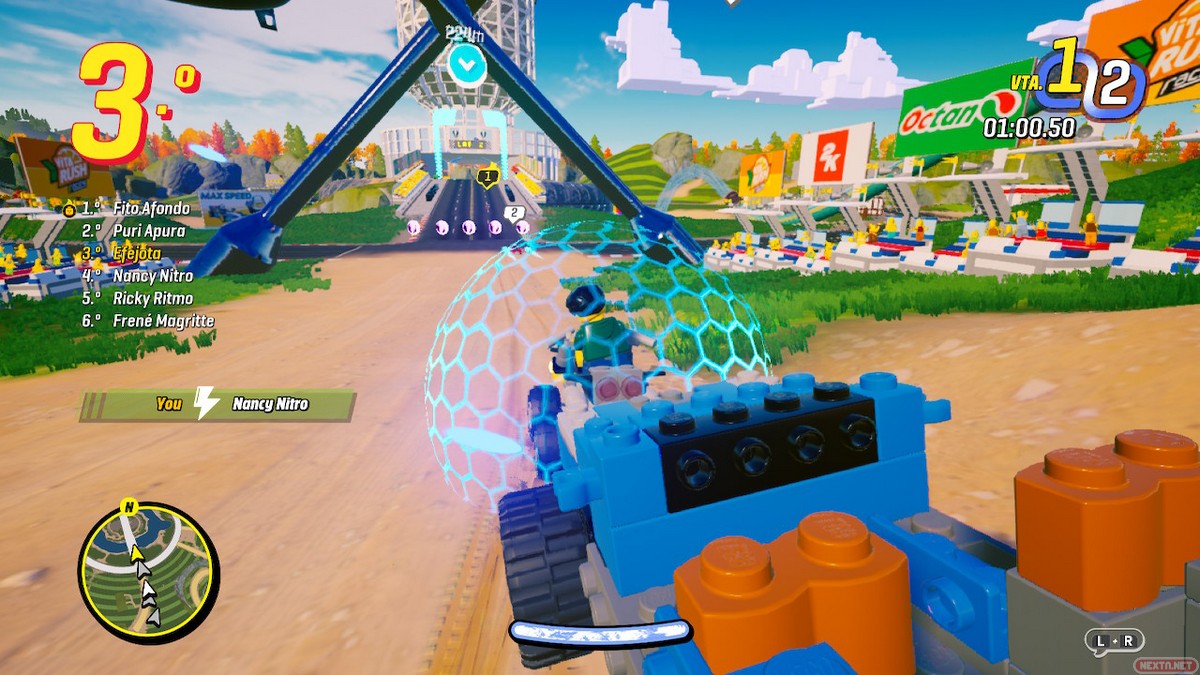Pick Ricky Ritmo in the ranking list
This screenshot has width=1200, height=675.
pos(152,298)
